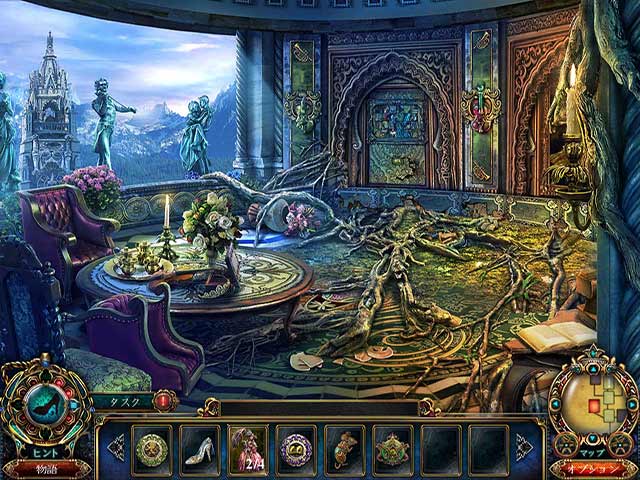This screenshot has height=480, width=640.
Task: Select the pink item marked 2/4
Action: 248,449
